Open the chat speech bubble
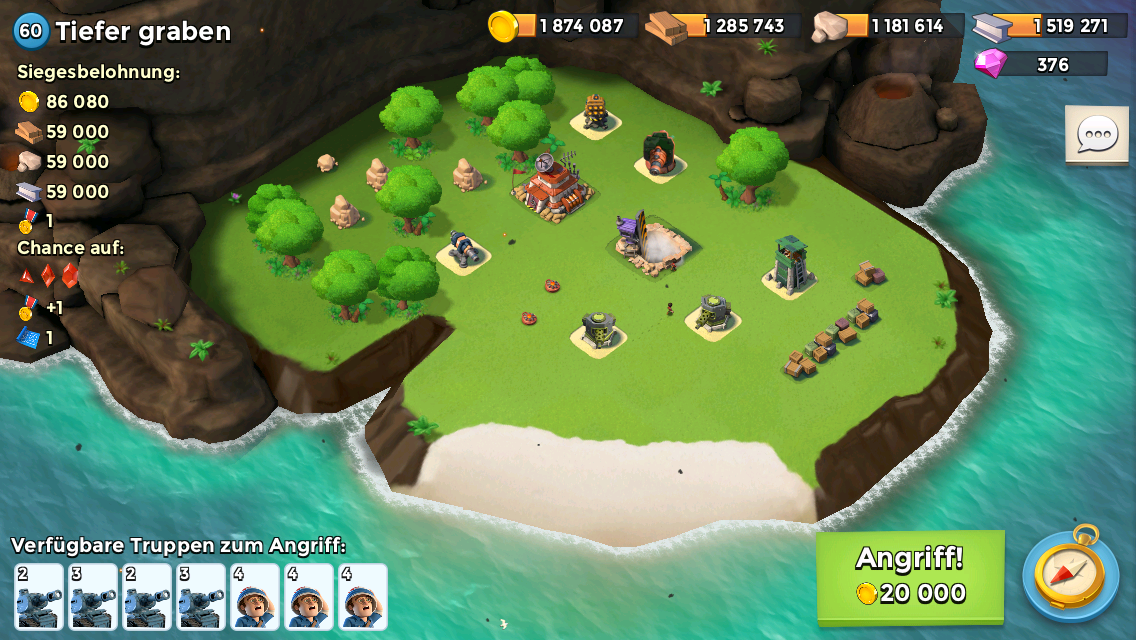This screenshot has height=640, width=1136. (1096, 134)
